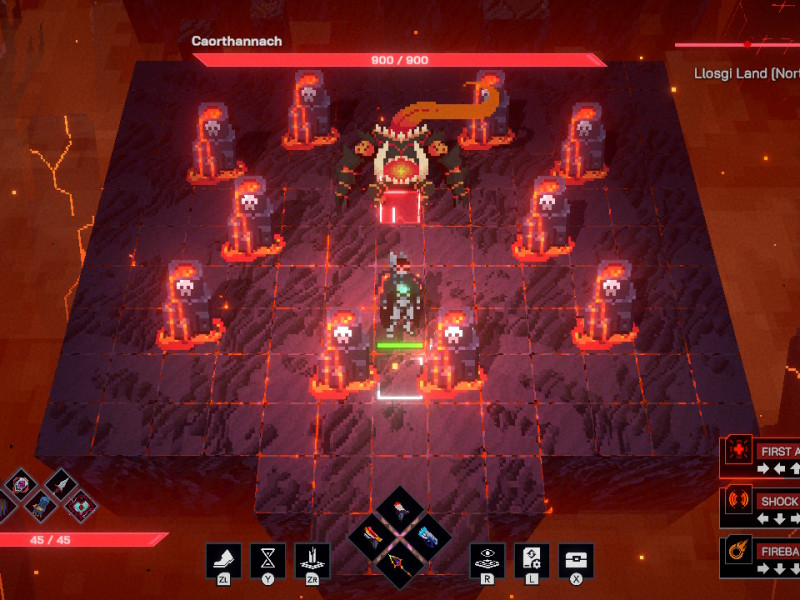Click the silver dagger equipment icon

point(60,484)
